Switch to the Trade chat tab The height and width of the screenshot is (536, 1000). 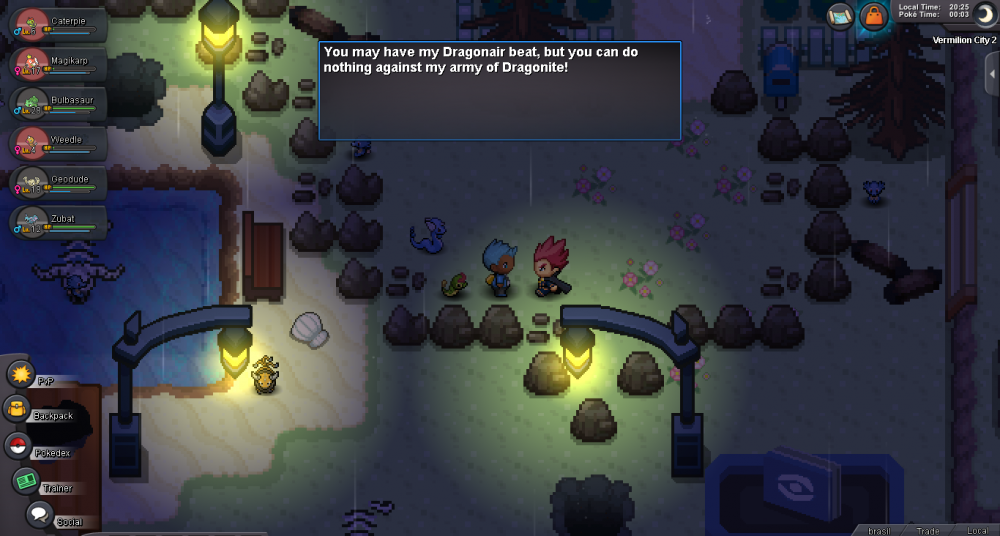point(929,529)
